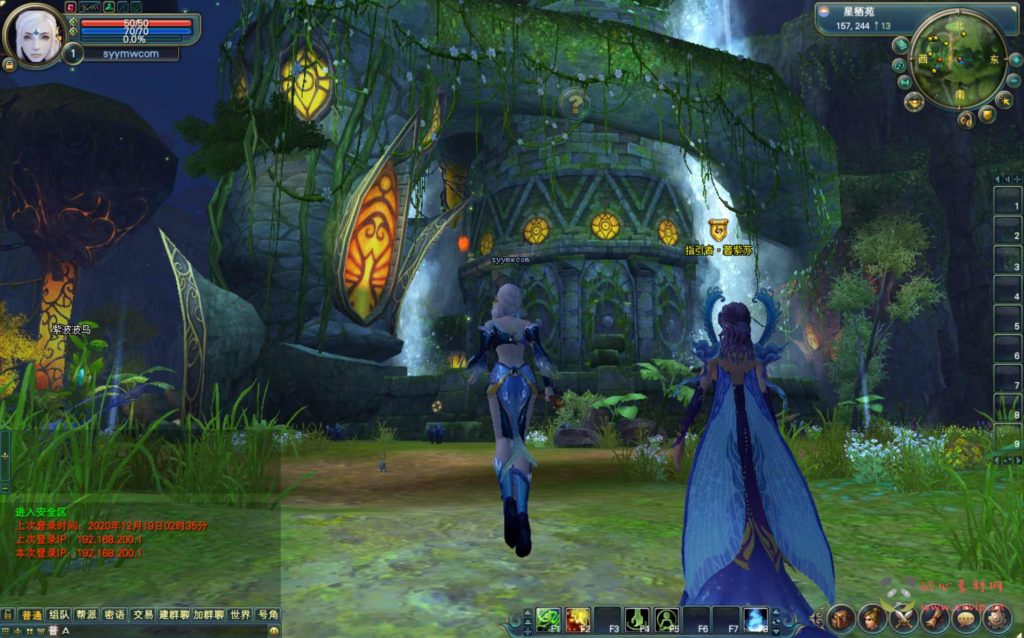Zoom in the minimap with the plus button
1024x638 pixels.
pos(1015,59)
